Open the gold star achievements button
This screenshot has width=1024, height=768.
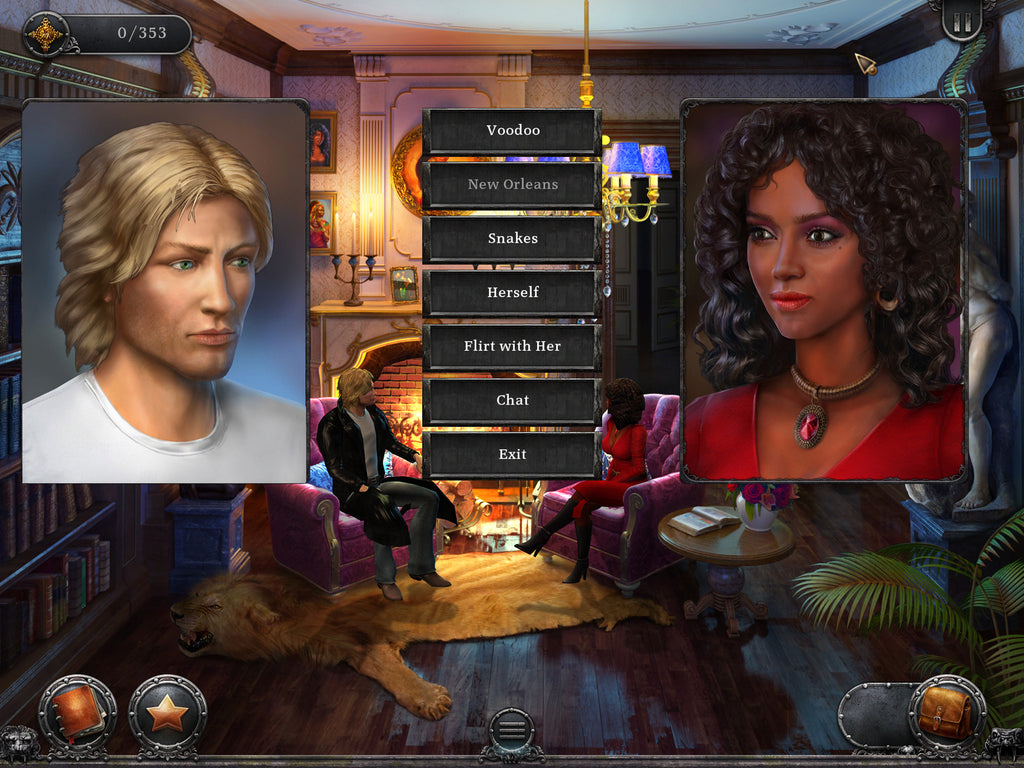tap(167, 713)
